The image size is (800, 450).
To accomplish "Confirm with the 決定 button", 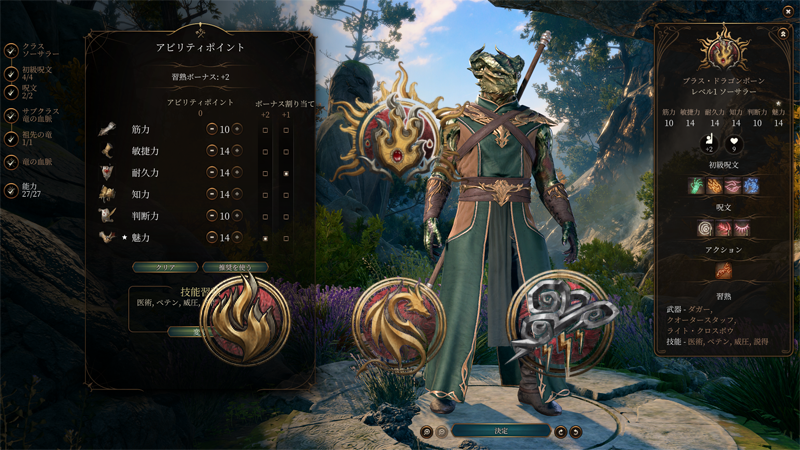I will [x=501, y=431].
